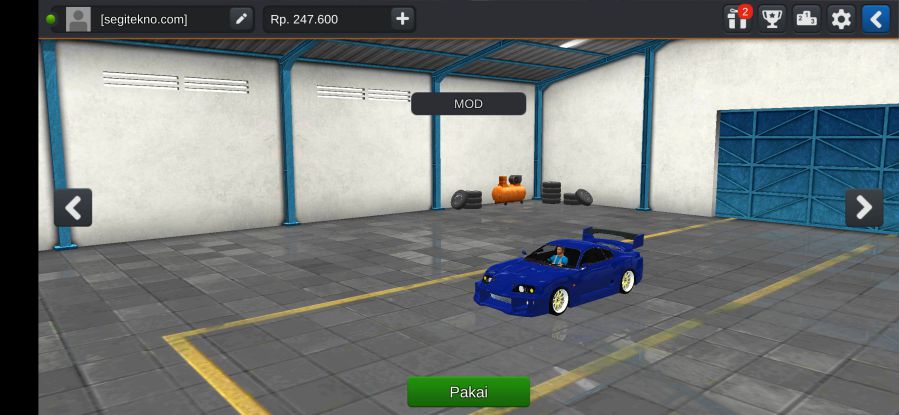Go to previous vehicle with left arrow

[x=73, y=208]
